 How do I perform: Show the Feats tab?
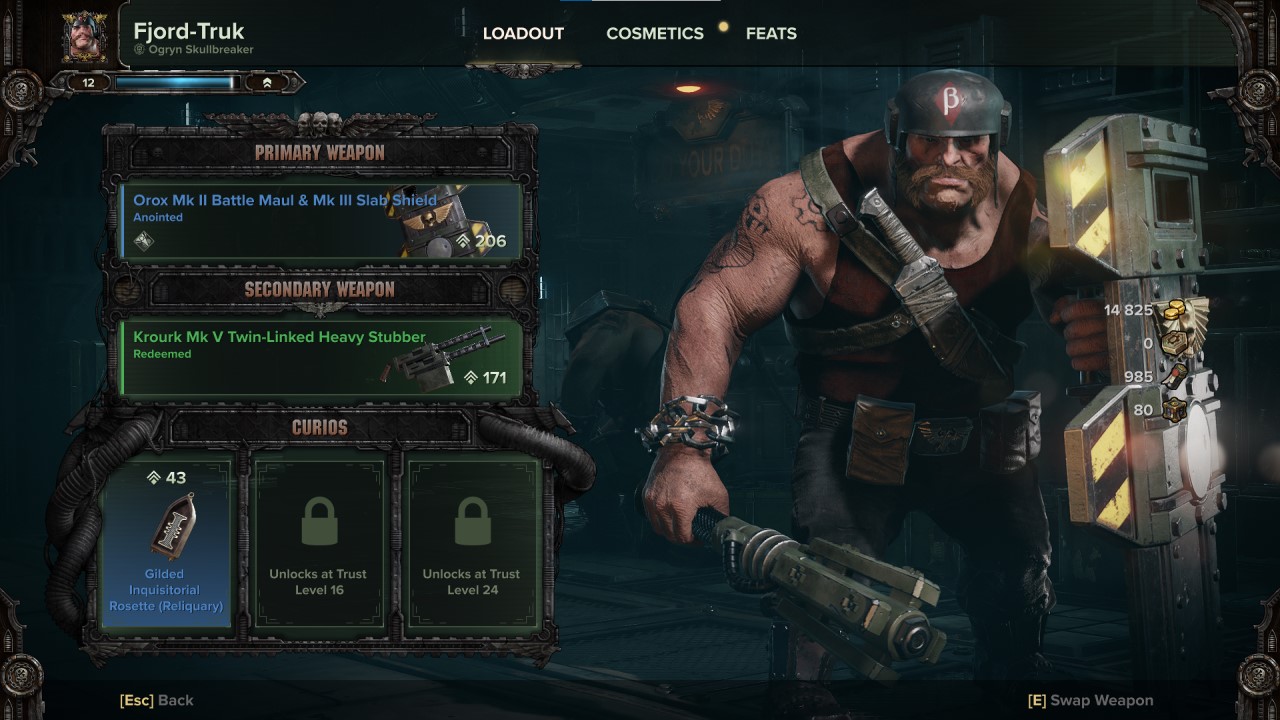(771, 34)
